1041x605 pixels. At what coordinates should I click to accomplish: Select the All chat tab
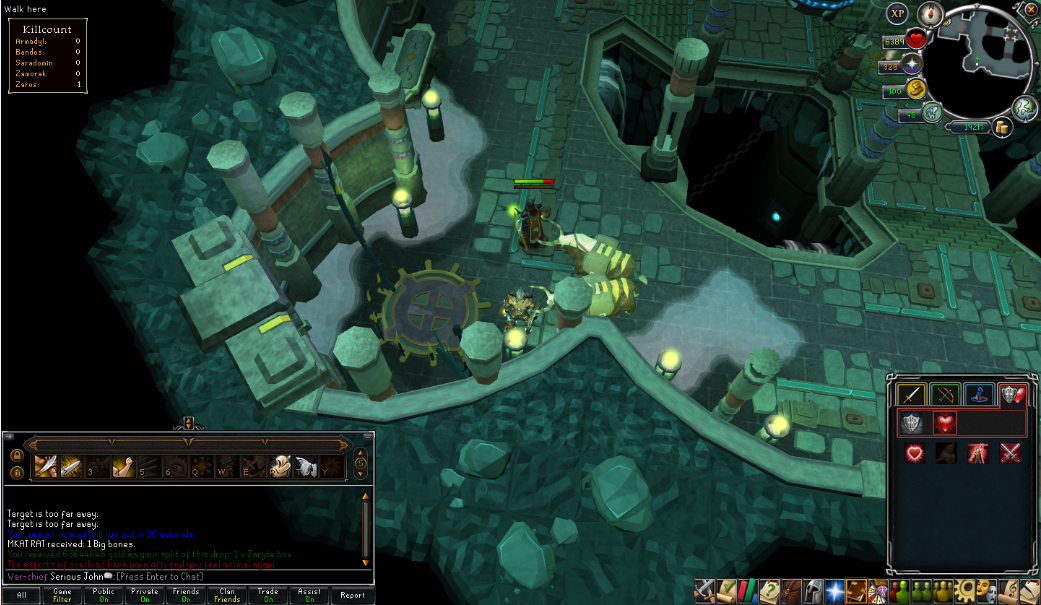pos(21,595)
